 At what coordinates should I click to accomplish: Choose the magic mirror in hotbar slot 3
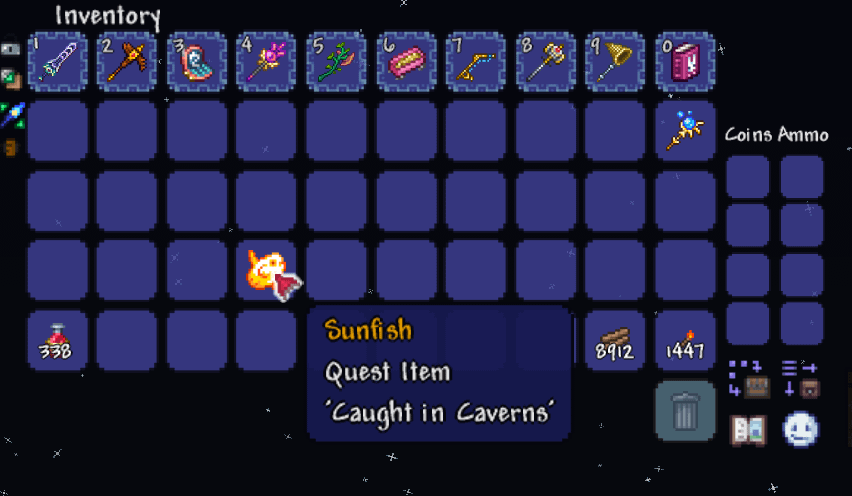197,61
